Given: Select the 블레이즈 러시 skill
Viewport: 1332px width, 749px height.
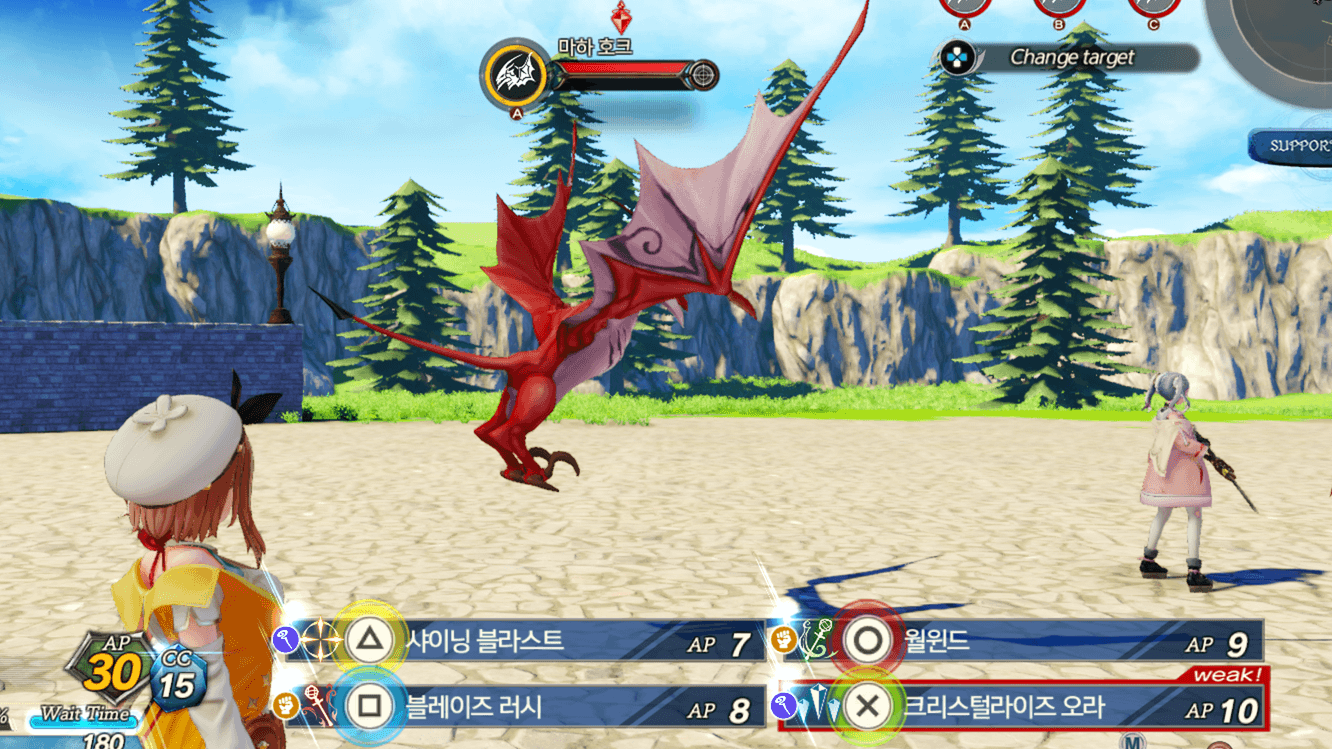Looking at the screenshot, I should [x=520, y=708].
